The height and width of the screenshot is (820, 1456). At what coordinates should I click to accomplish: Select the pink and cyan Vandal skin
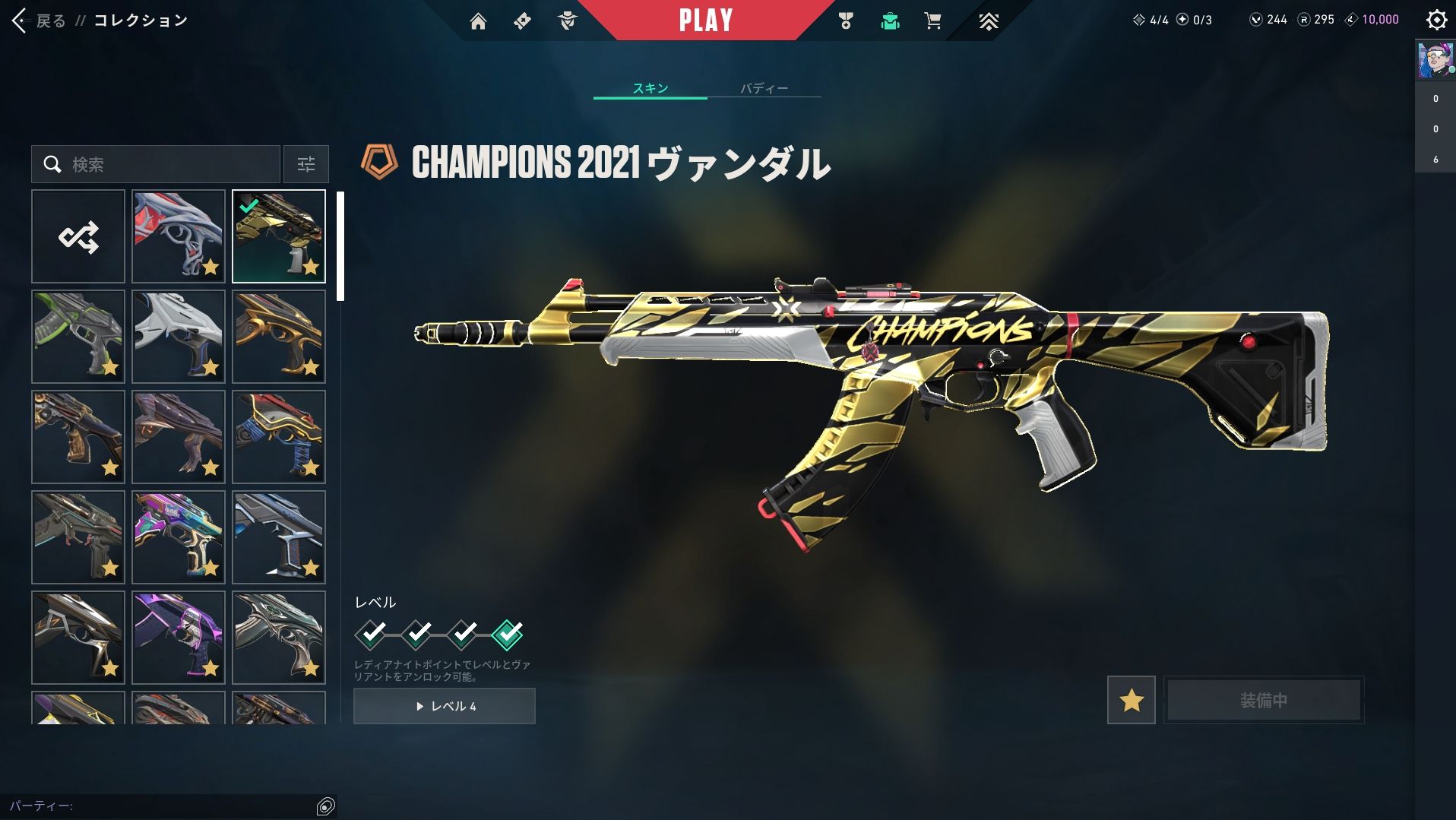[x=179, y=537]
